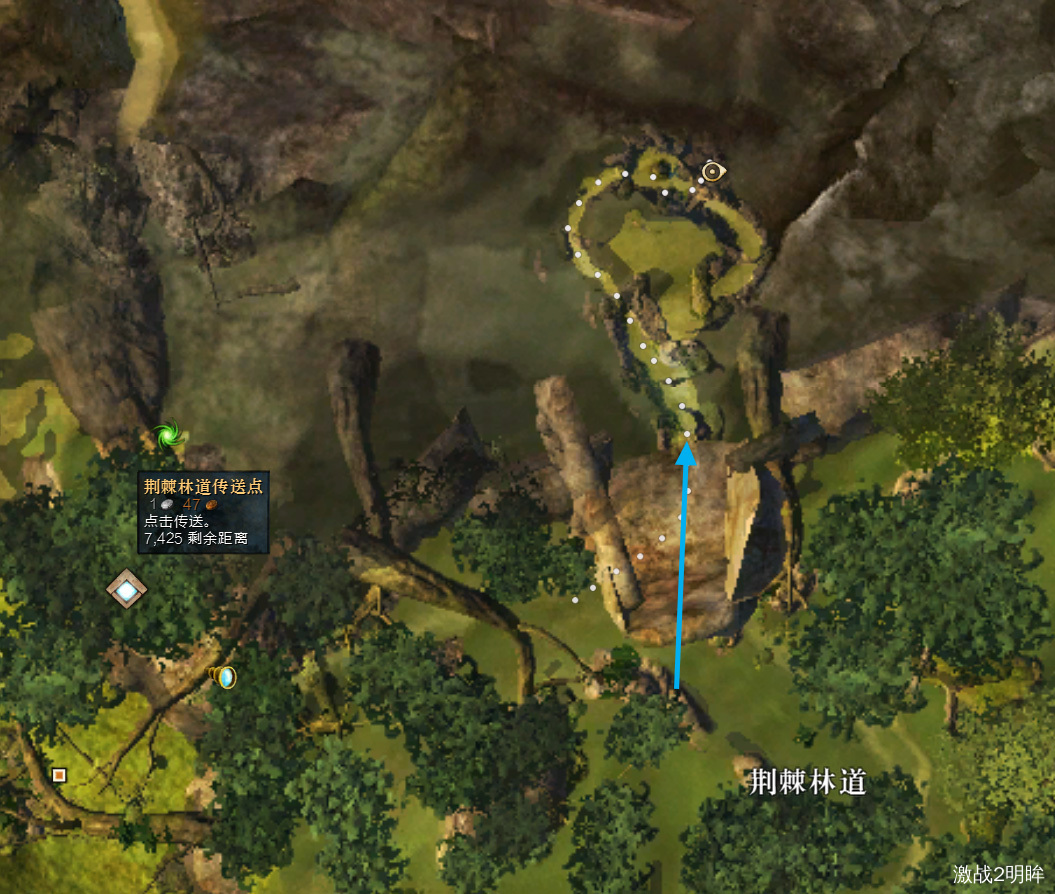Click the golden spyglass map marker
This screenshot has height=894, width=1055.
[x=226, y=677]
